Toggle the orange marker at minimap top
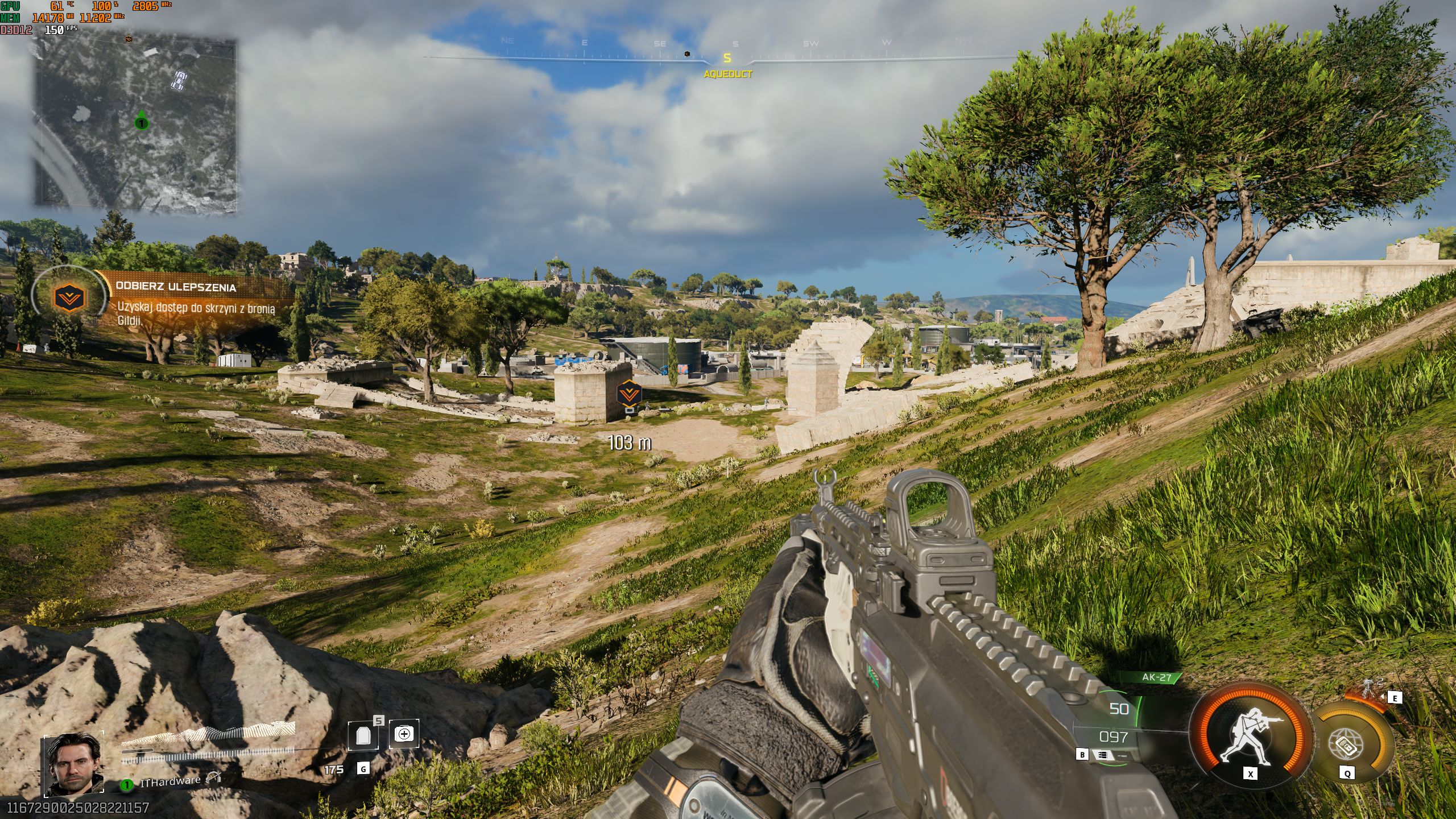The image size is (1456, 819). 129,40
